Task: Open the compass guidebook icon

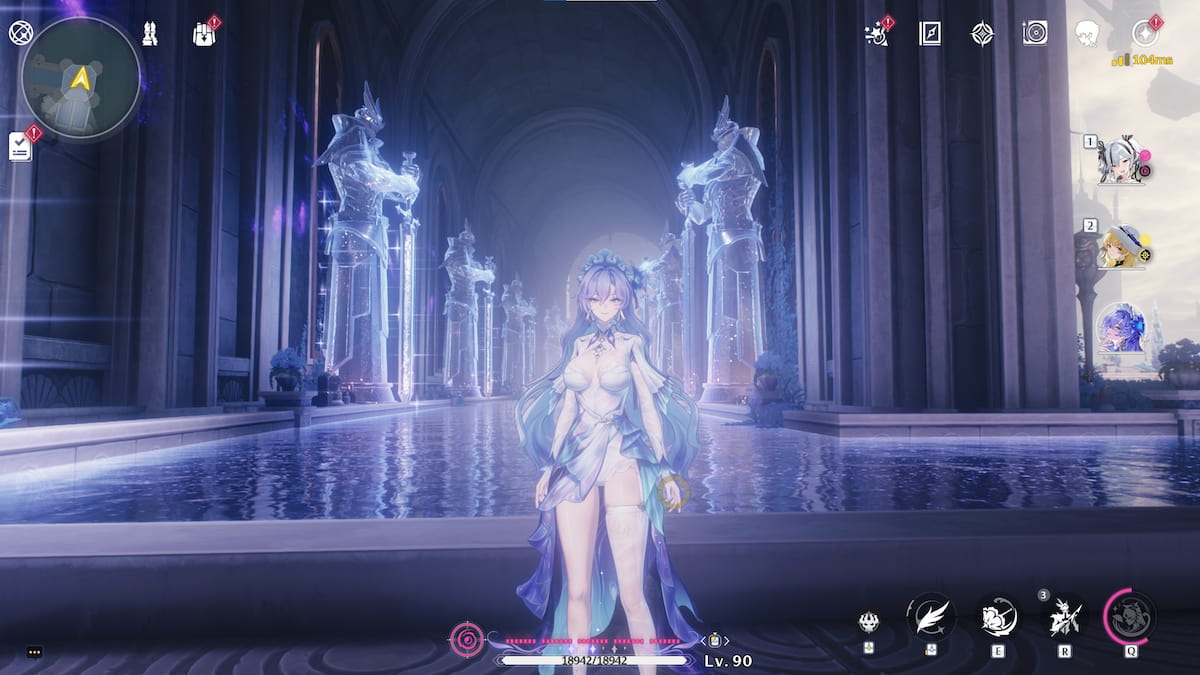Action: point(930,34)
